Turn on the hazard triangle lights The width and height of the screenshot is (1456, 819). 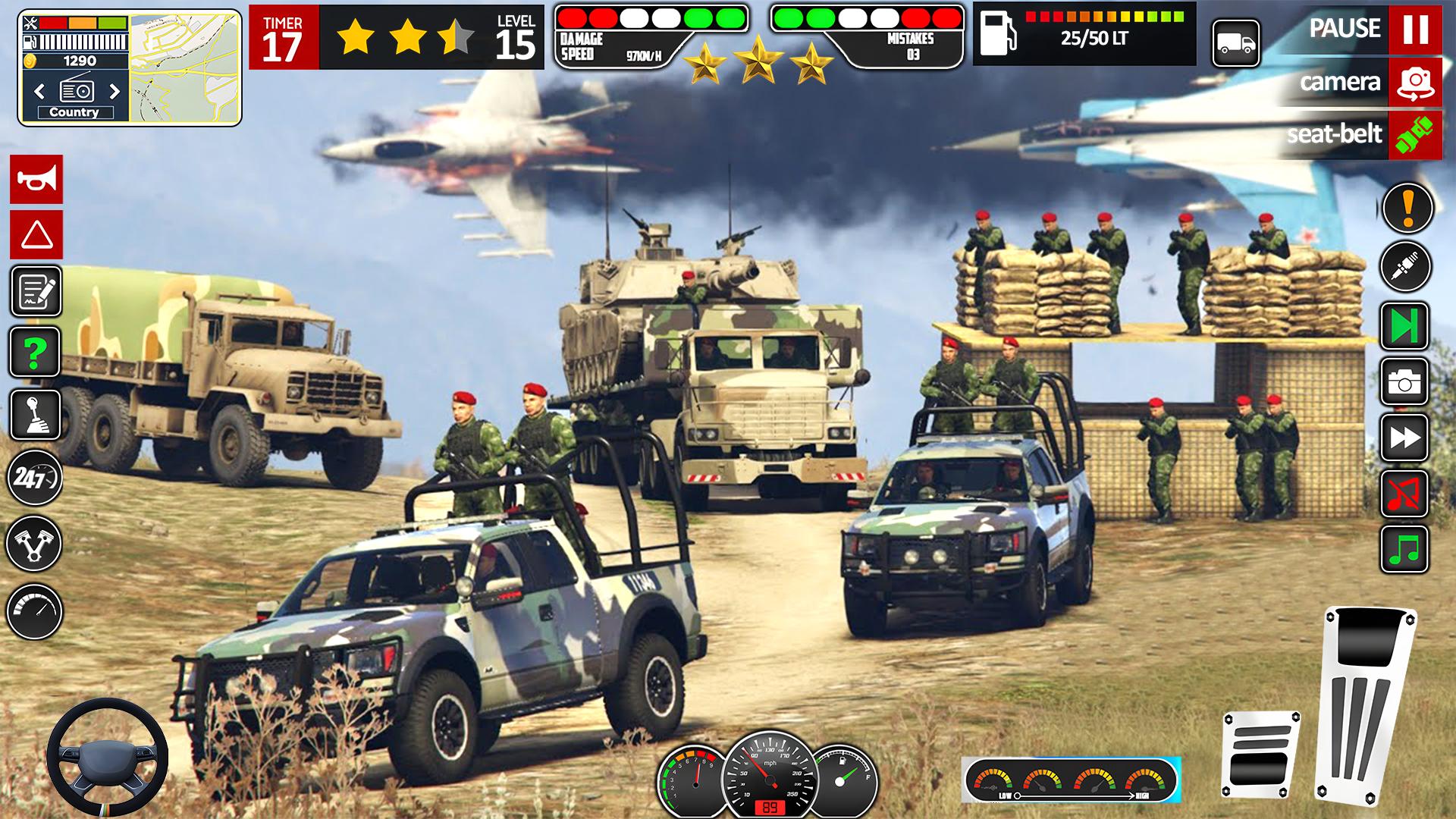point(36,235)
